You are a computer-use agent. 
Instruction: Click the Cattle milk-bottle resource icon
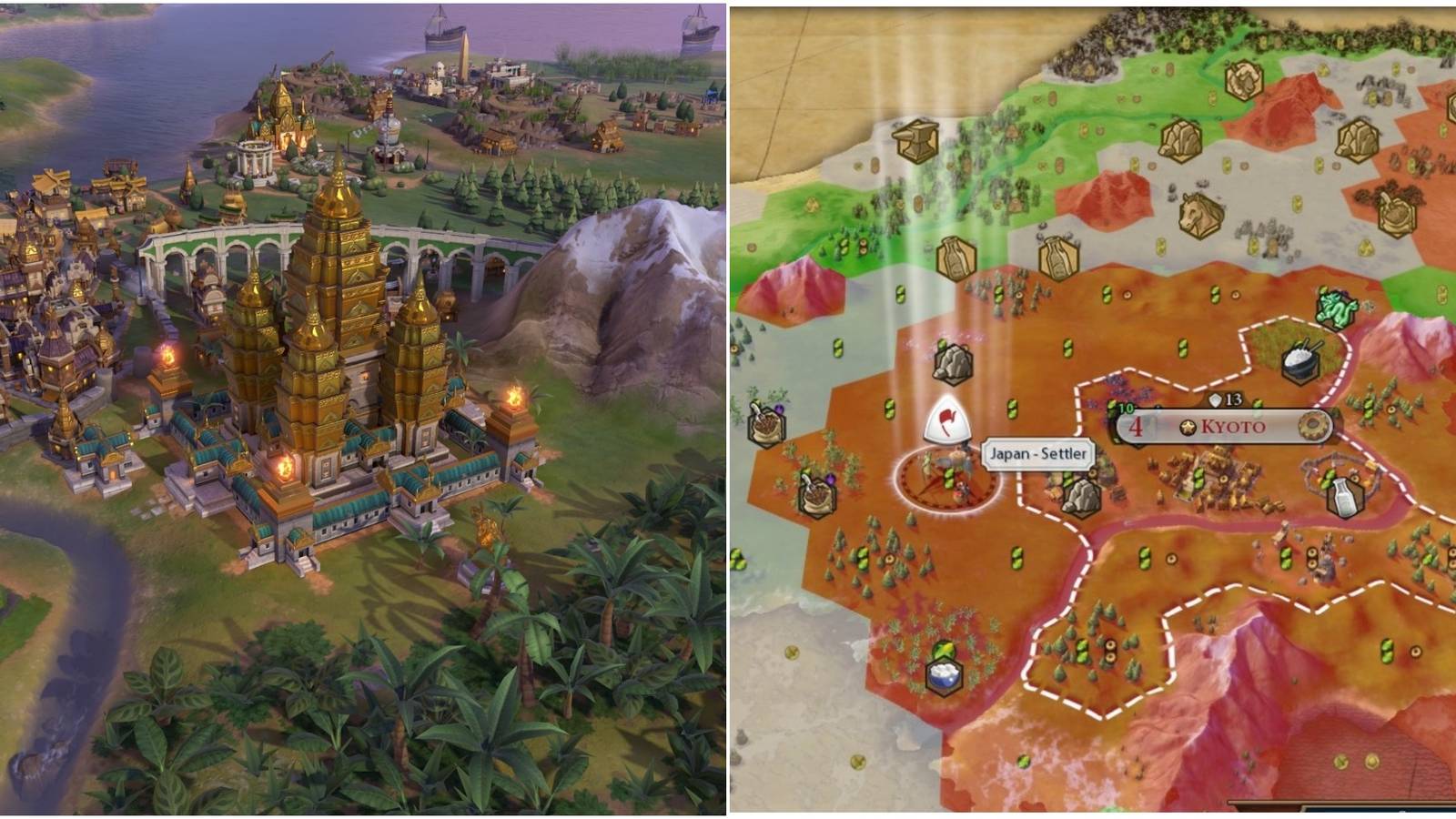pos(1343,497)
